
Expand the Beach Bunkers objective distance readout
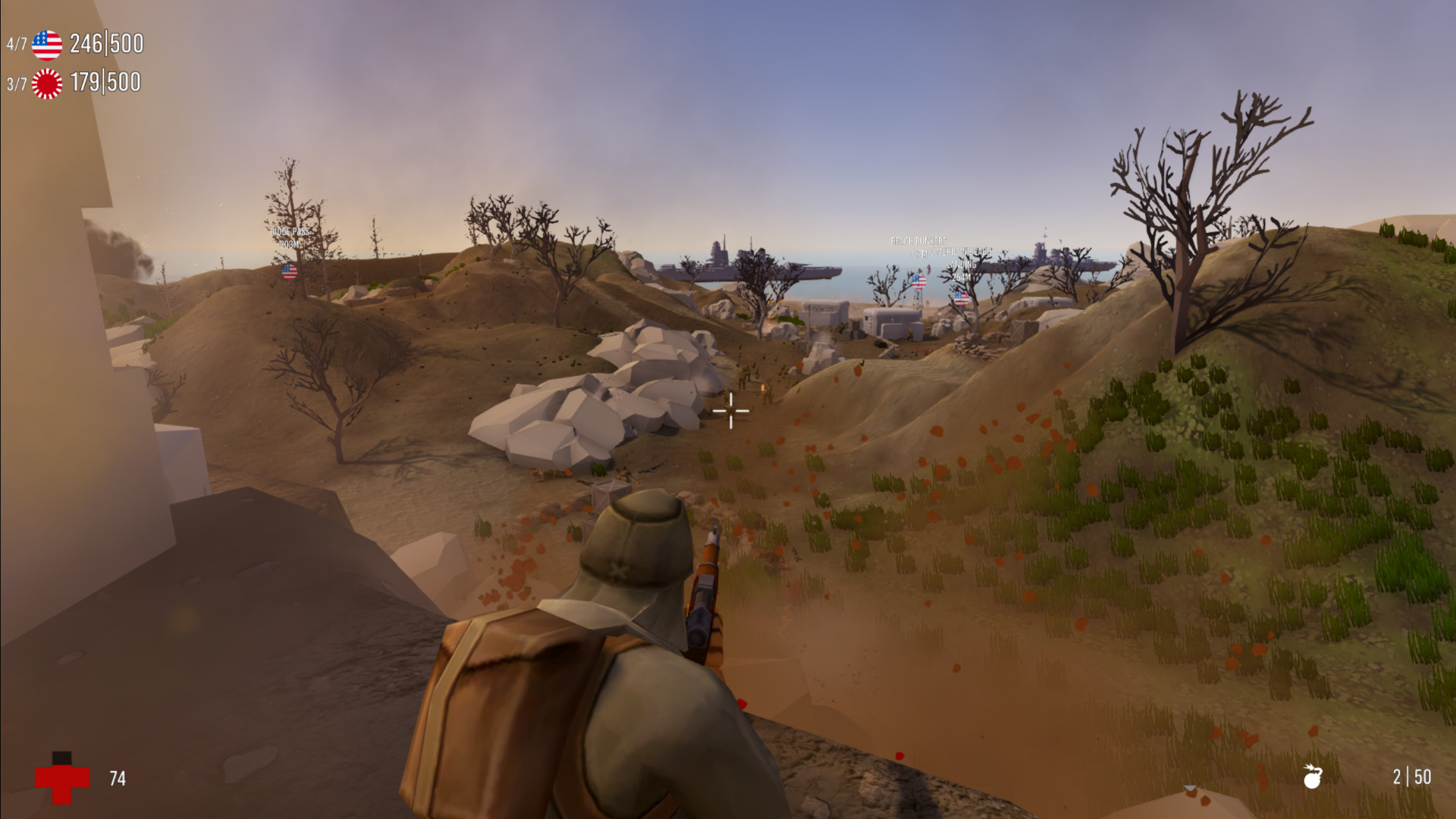[x=920, y=253]
